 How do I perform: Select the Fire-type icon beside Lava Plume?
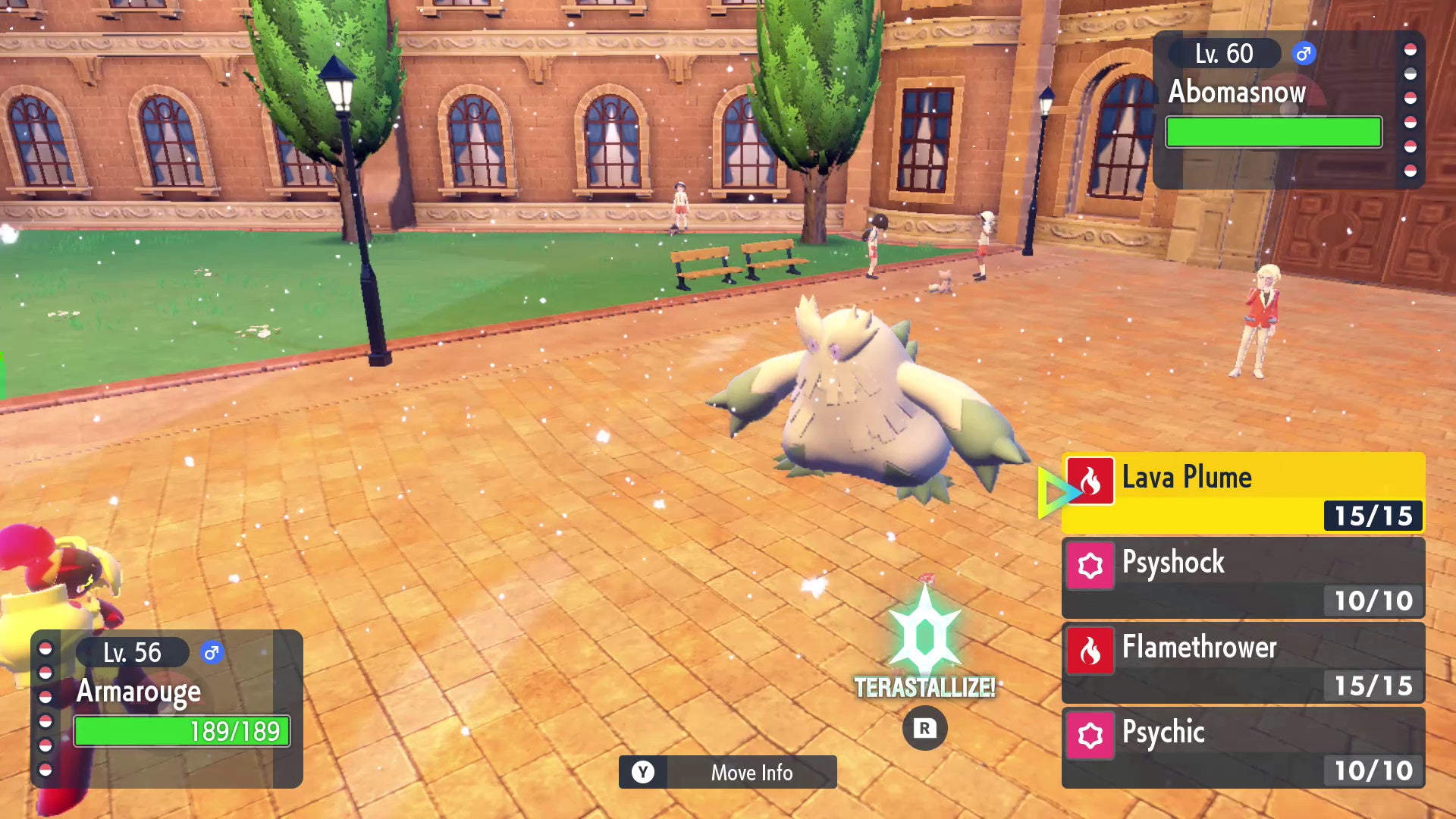1092,480
